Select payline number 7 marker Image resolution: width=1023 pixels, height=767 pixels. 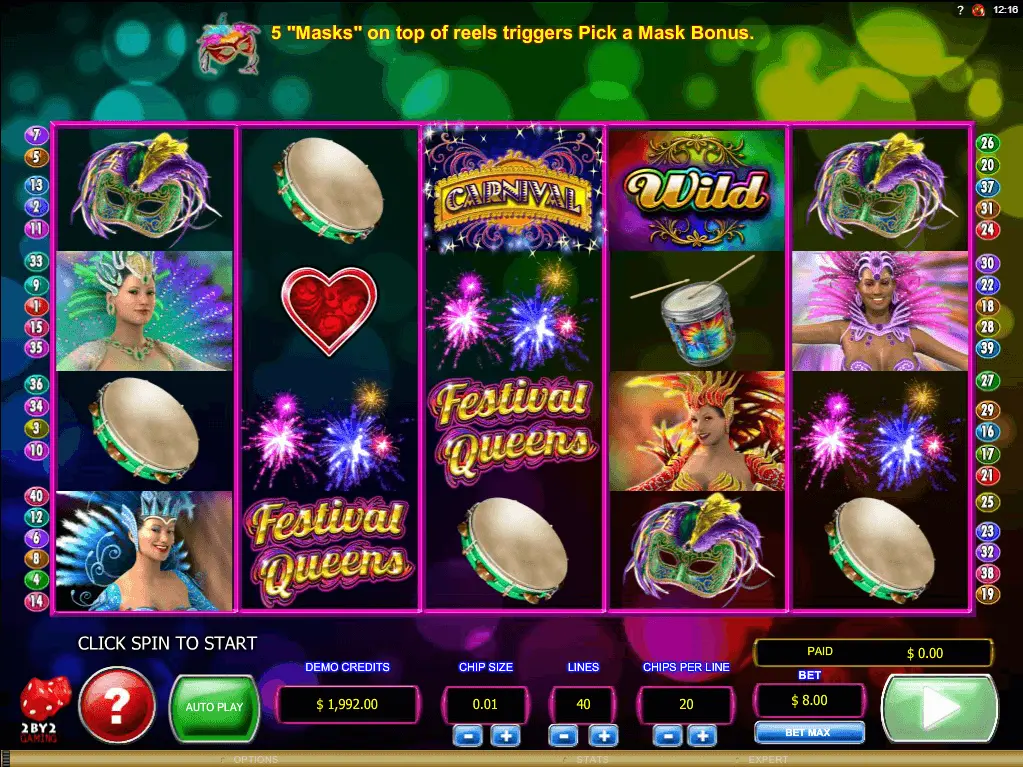36,135
